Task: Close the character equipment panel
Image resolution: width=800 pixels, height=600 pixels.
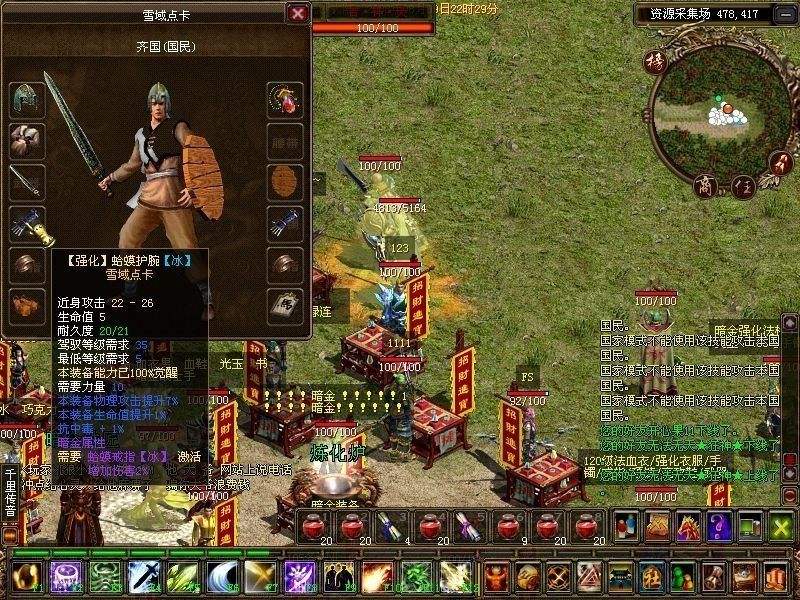Action: [297, 13]
